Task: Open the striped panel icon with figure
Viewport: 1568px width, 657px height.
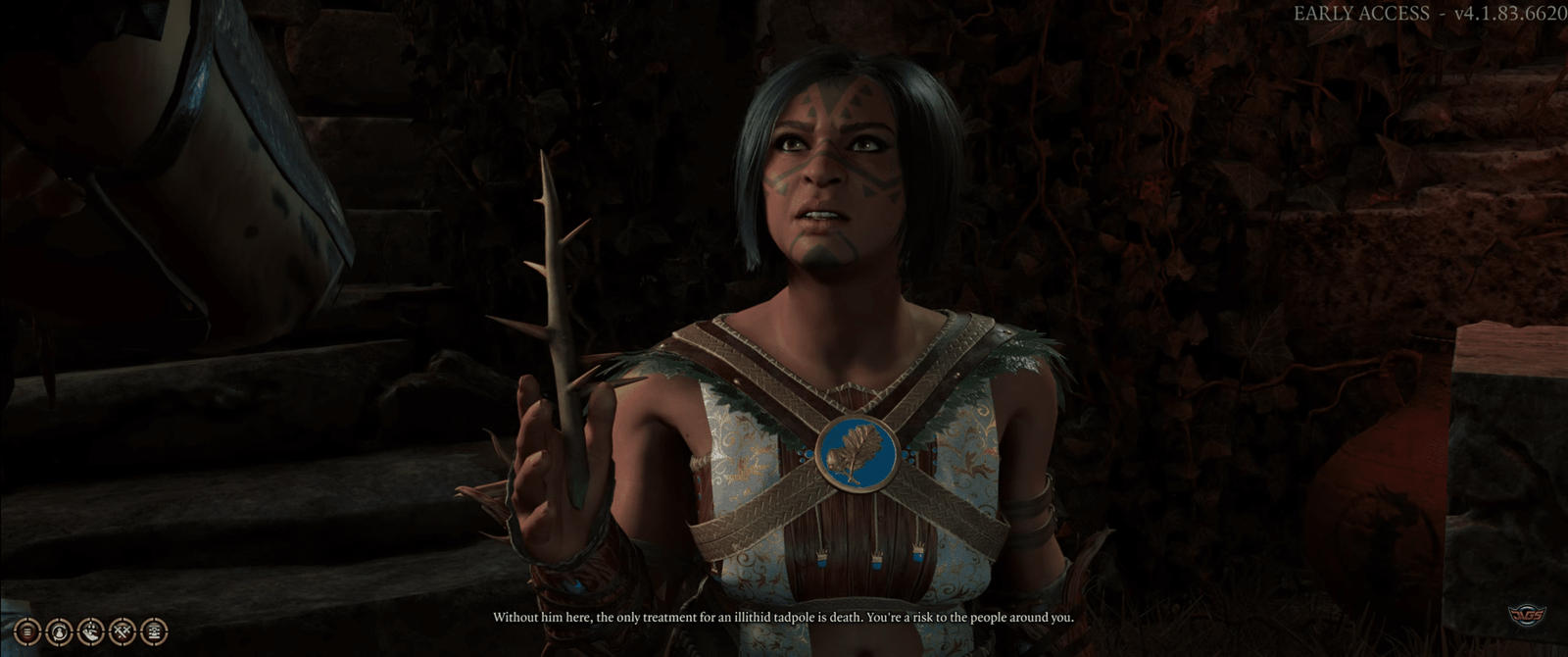Action: point(153,630)
